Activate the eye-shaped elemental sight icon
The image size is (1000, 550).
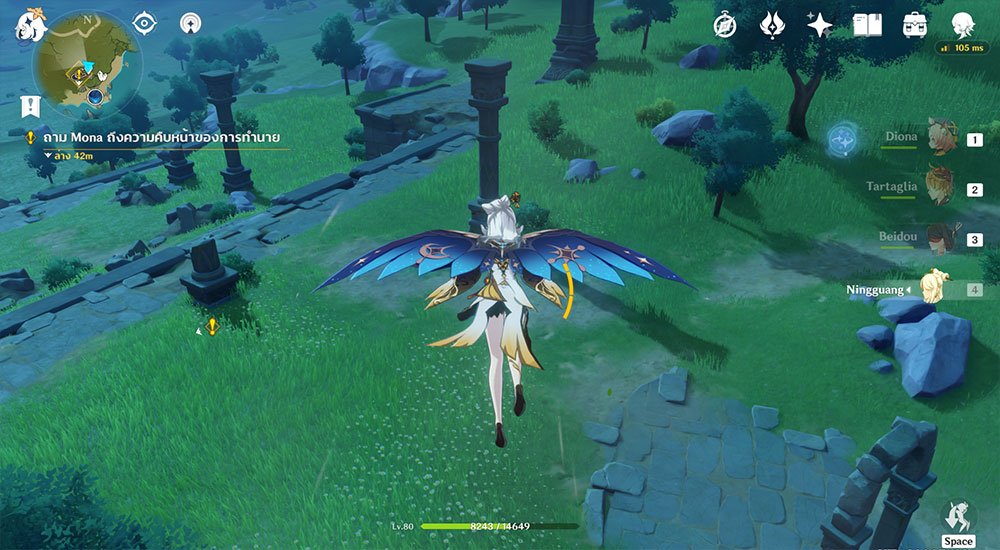point(146,22)
